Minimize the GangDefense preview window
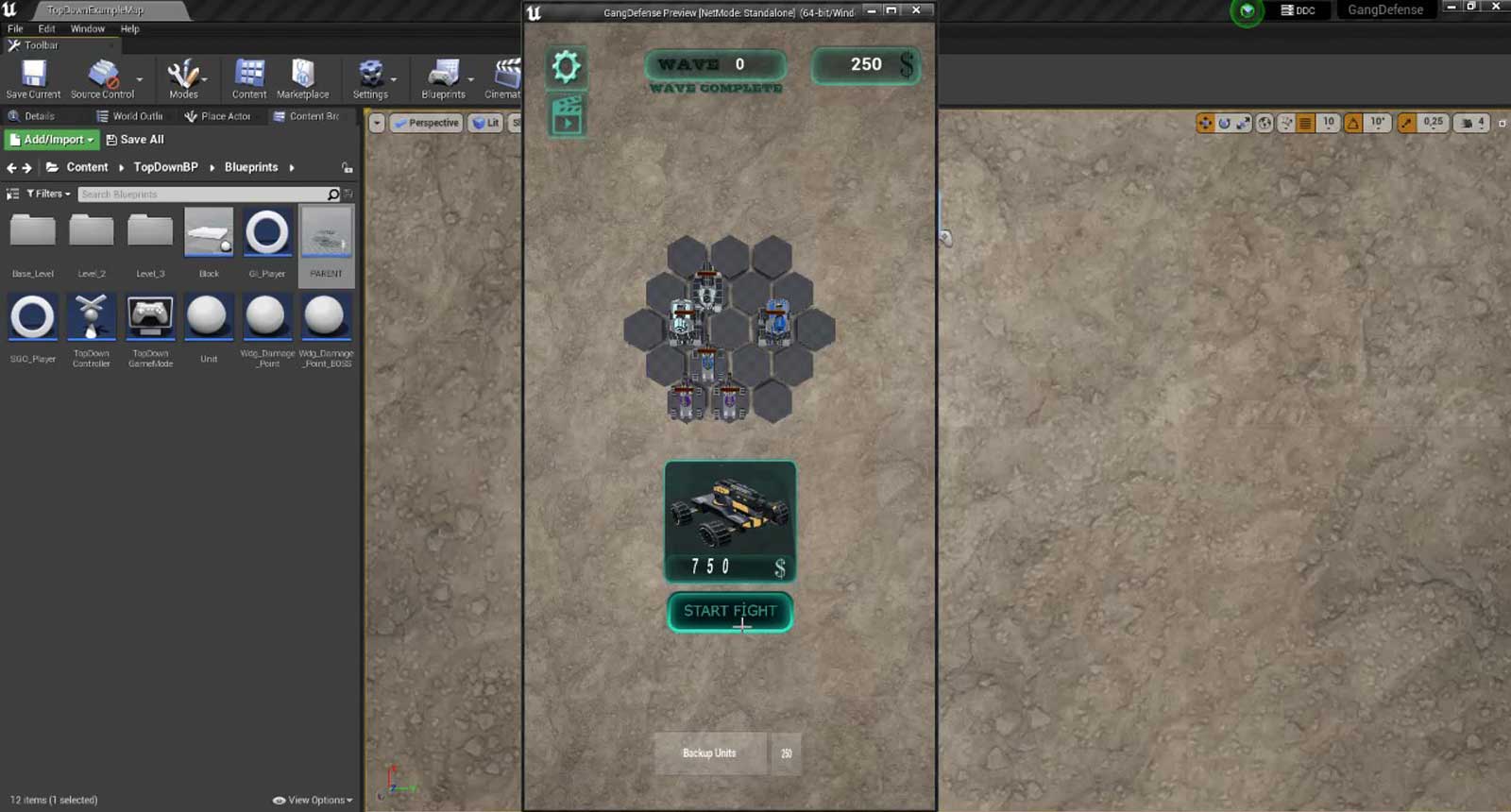This screenshot has width=1511, height=812. pyautogui.click(x=871, y=10)
